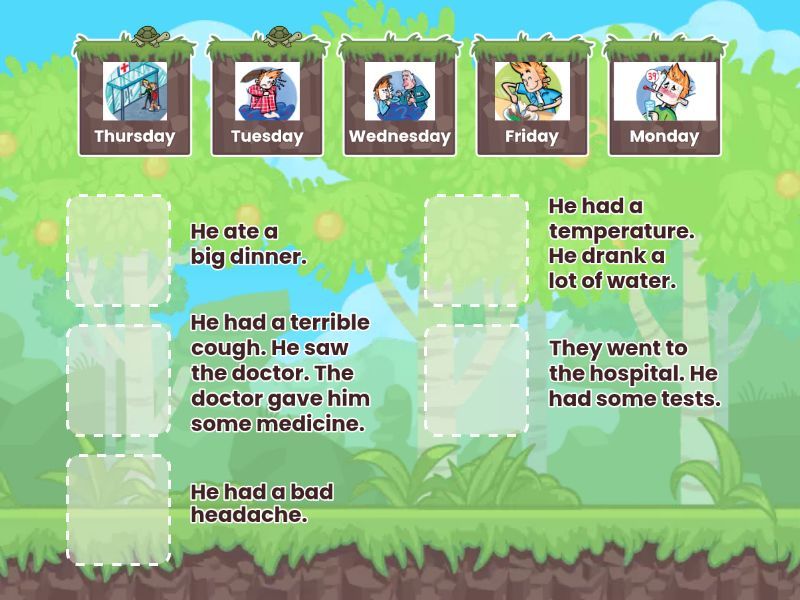Select the slot beside "They went to the hospital"
800x600 pixels.
[x=477, y=380]
